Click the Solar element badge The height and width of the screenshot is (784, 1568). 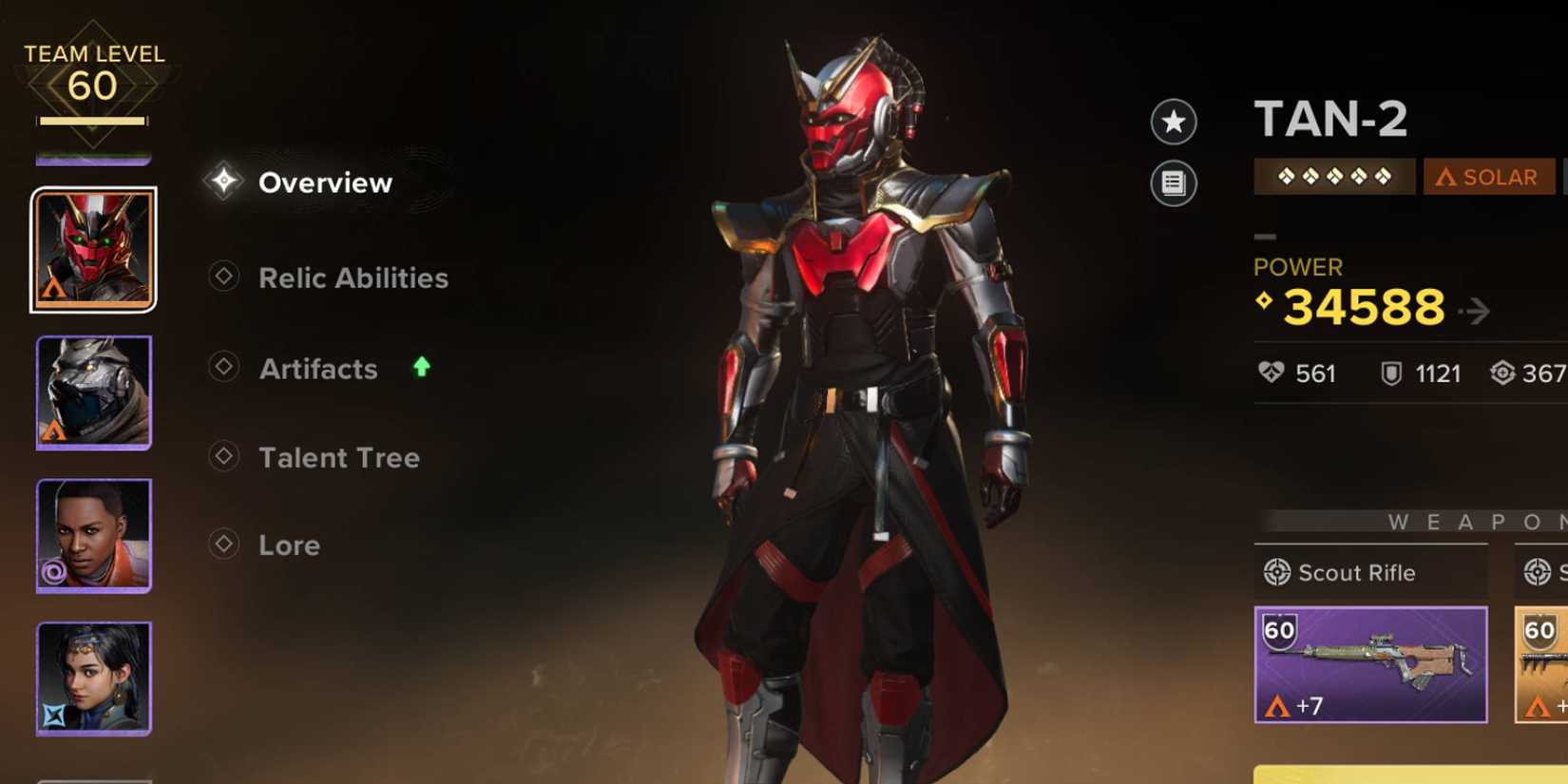1488,177
